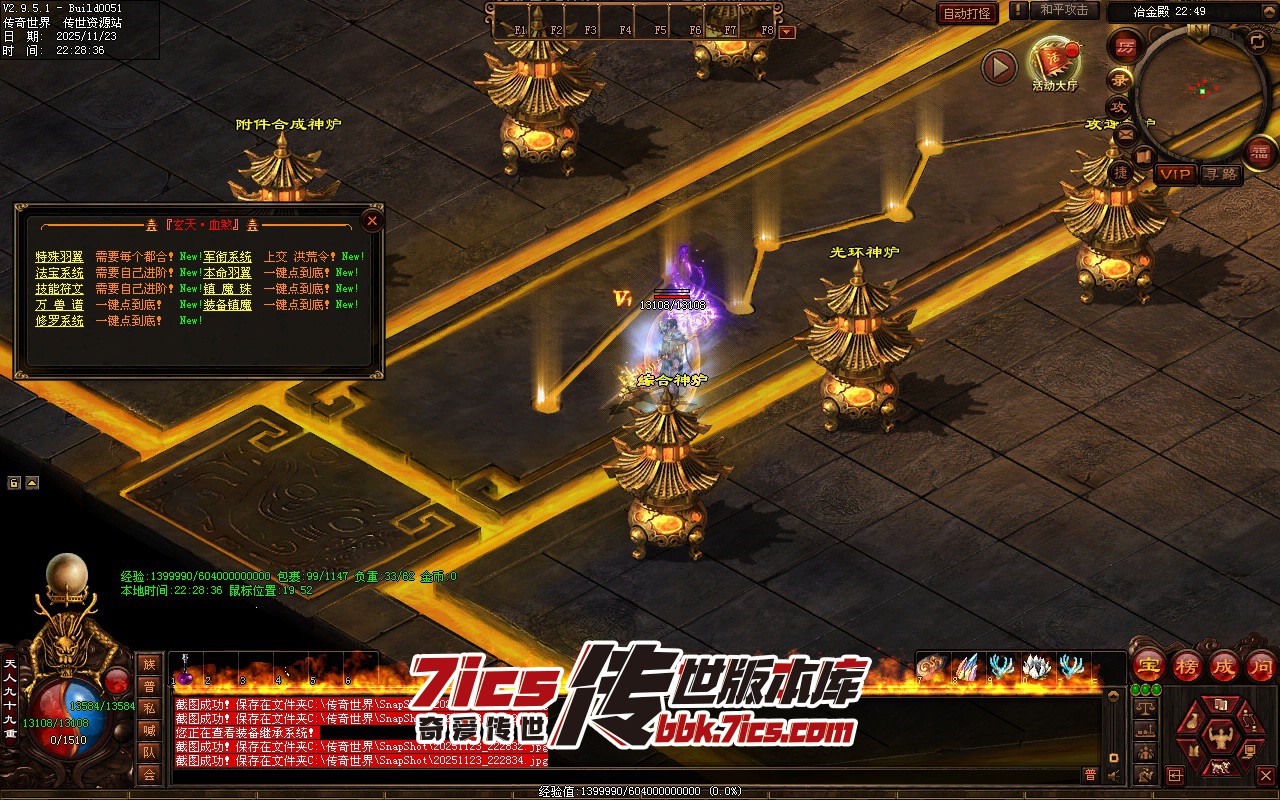Open the 军衔系统 link

pyautogui.click(x=228, y=257)
